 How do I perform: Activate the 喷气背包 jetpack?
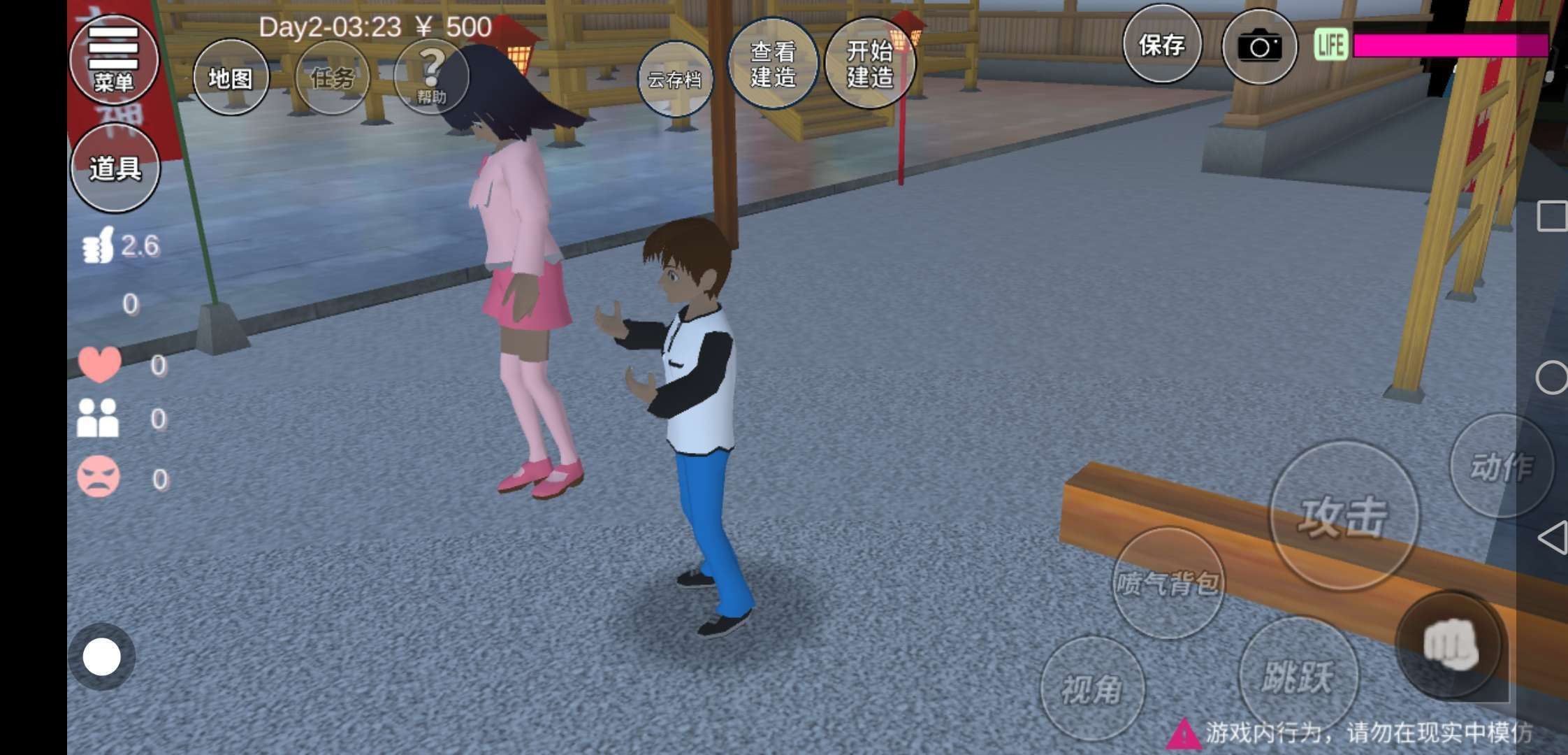[1168, 582]
